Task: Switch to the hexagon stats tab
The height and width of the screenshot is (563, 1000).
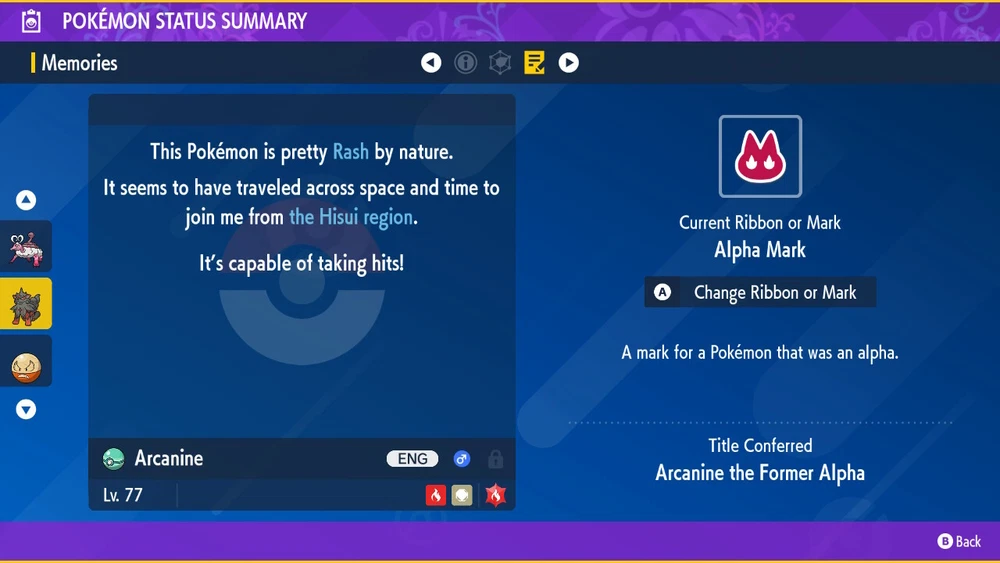Action: point(500,63)
